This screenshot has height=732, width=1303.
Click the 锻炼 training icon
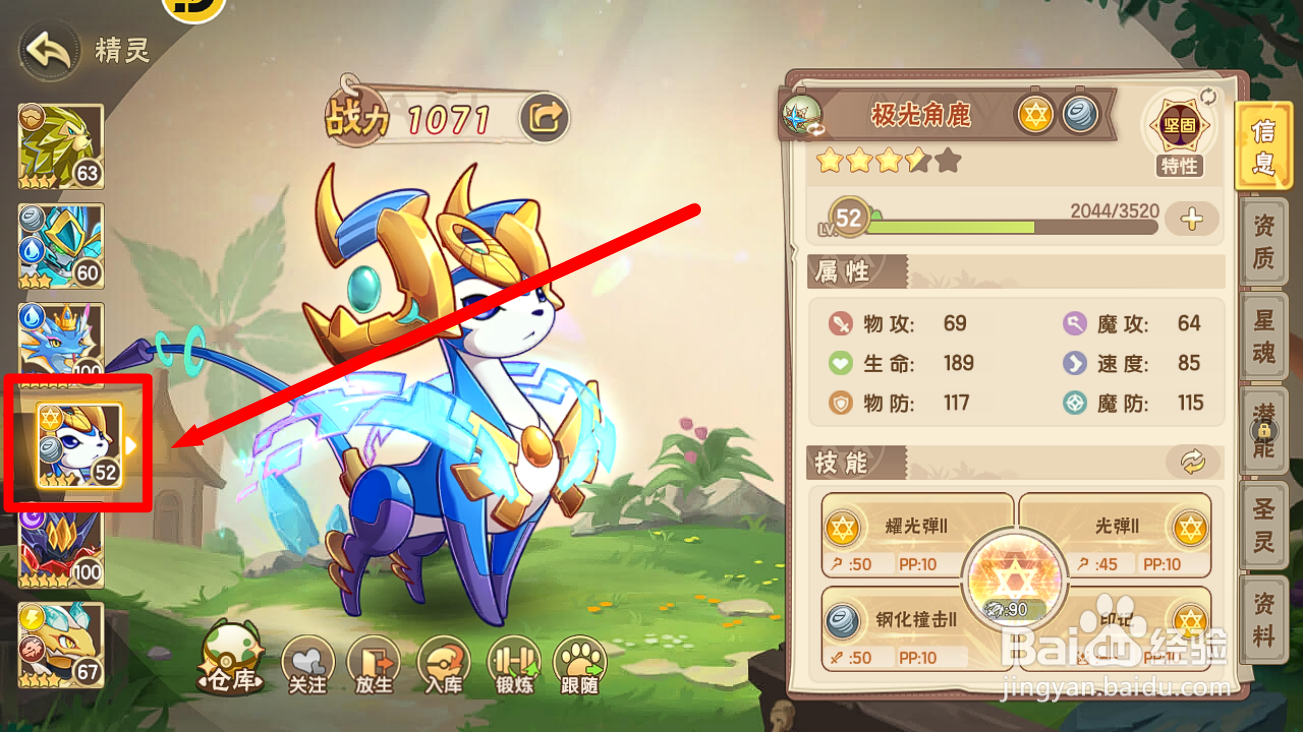513,663
